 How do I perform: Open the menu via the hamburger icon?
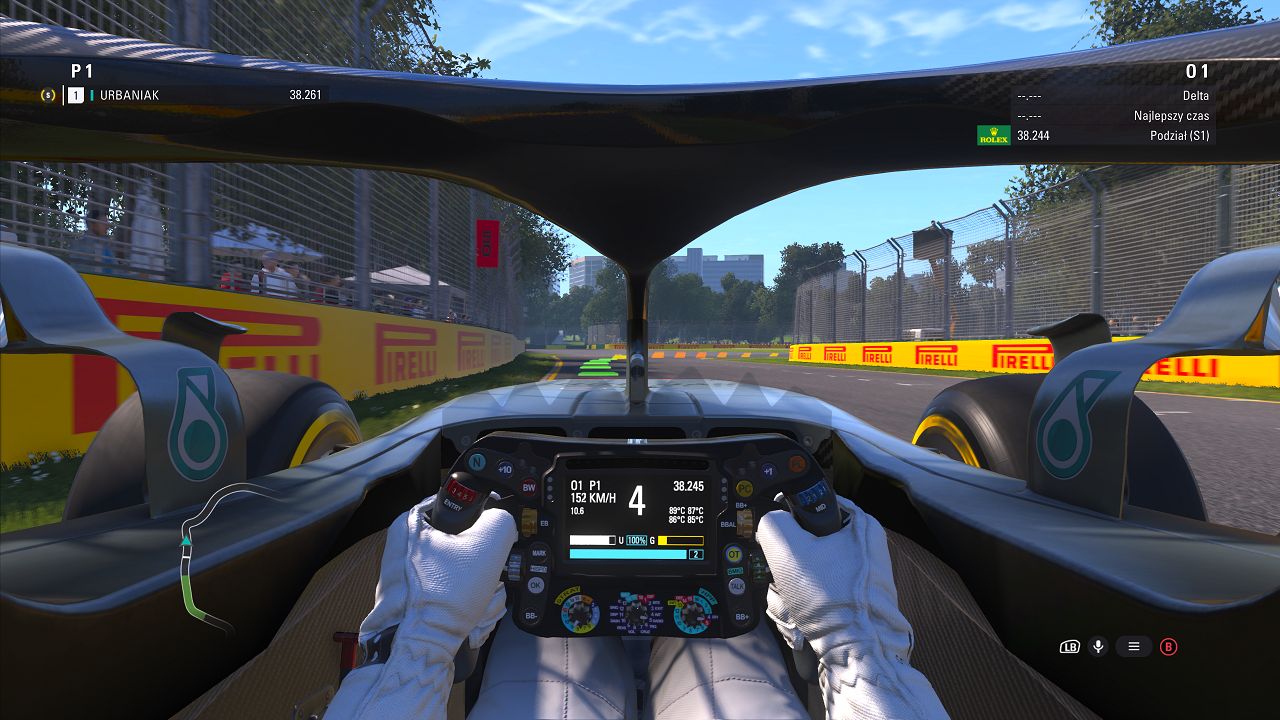point(1133,646)
